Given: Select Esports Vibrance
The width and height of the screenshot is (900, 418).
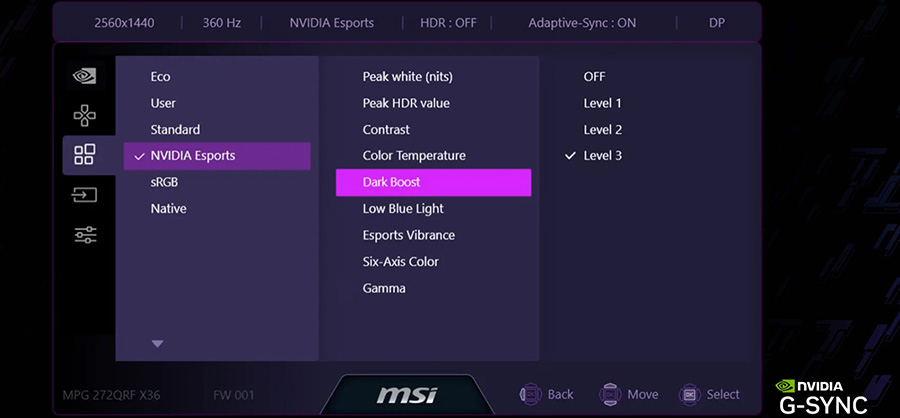Looking at the screenshot, I should pos(408,235).
